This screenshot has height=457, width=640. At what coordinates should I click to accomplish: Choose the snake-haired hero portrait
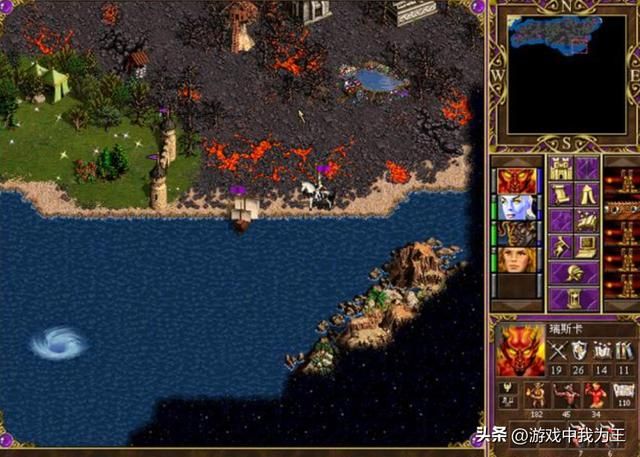518,234
